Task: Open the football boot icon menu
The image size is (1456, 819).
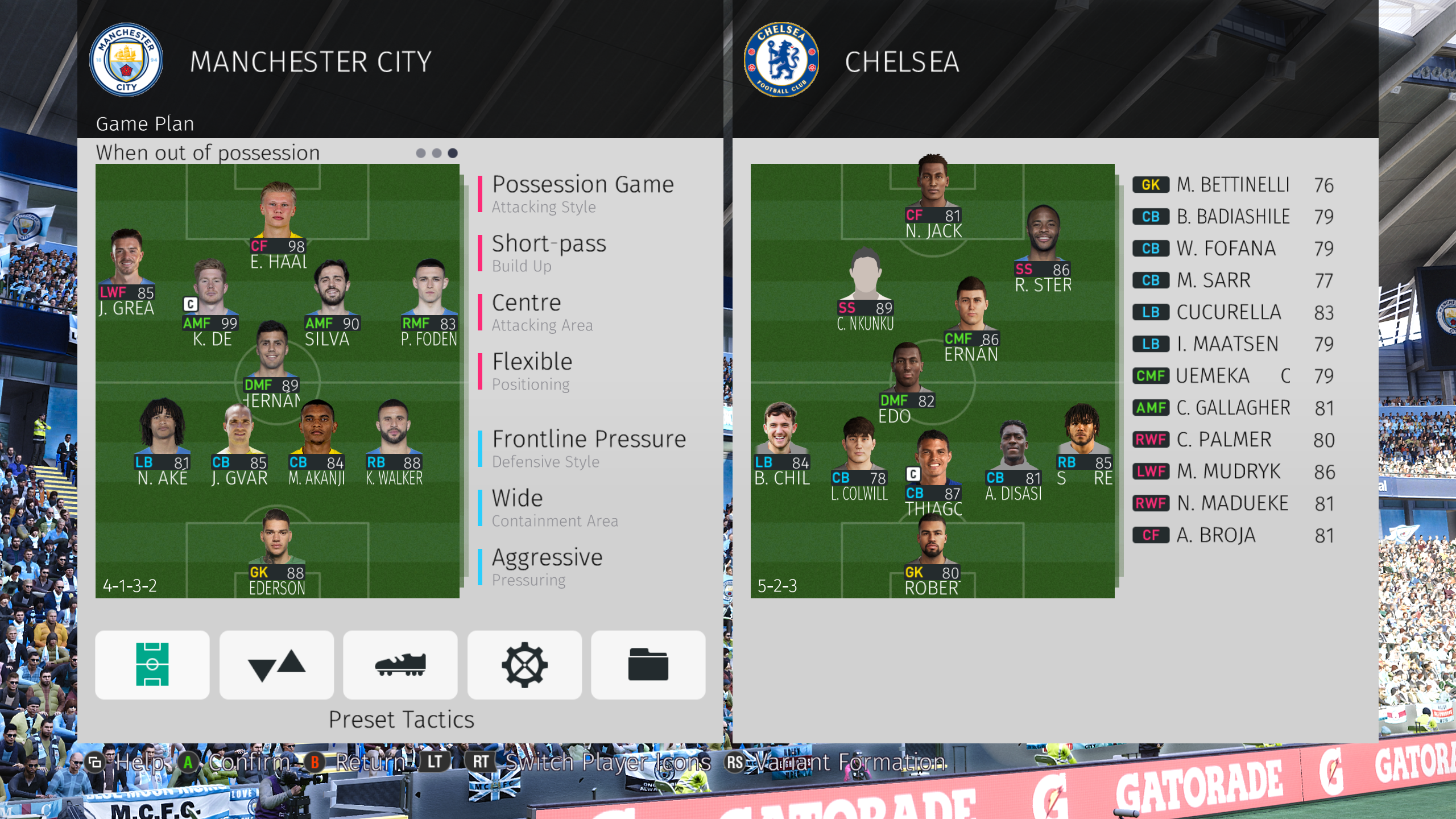Action: click(400, 664)
